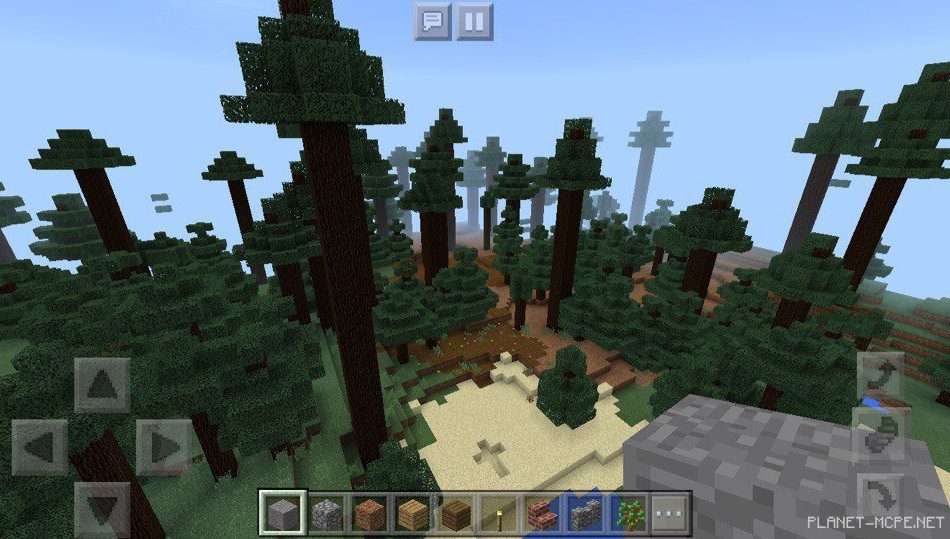
Task: Open the chat window
Action: point(433,20)
